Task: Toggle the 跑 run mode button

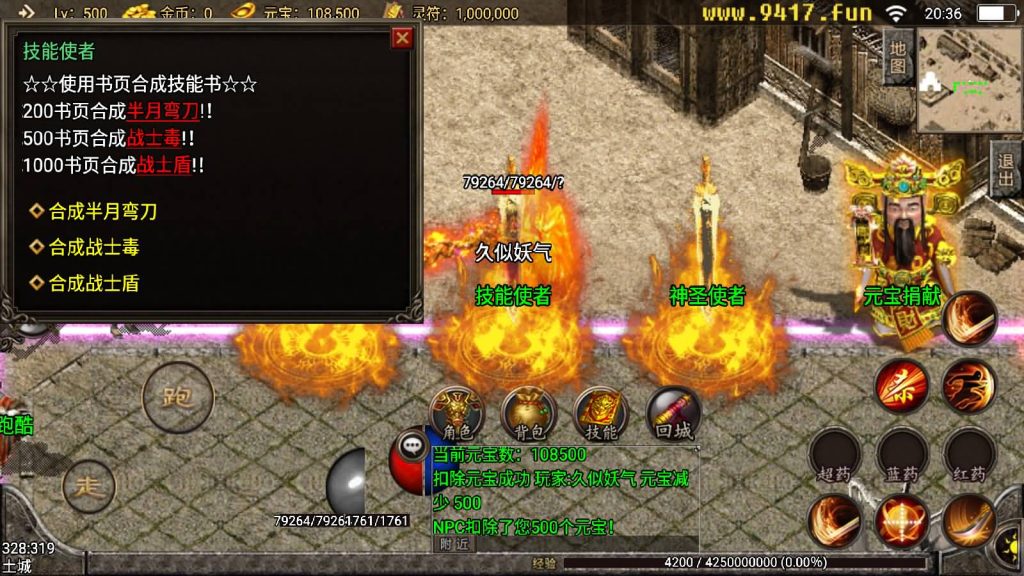Action: [180, 397]
